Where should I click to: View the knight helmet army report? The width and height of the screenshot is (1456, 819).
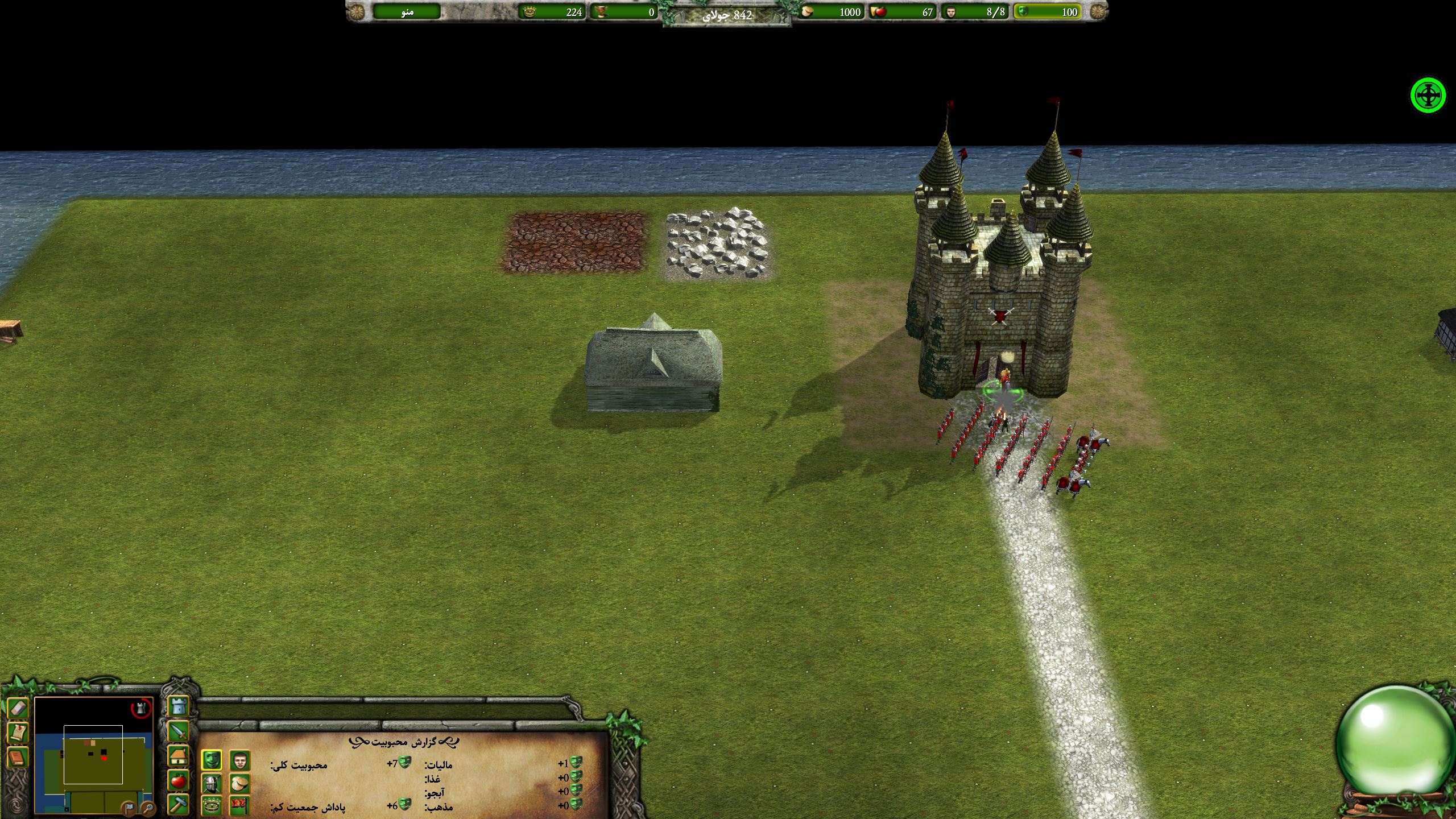tap(212, 784)
